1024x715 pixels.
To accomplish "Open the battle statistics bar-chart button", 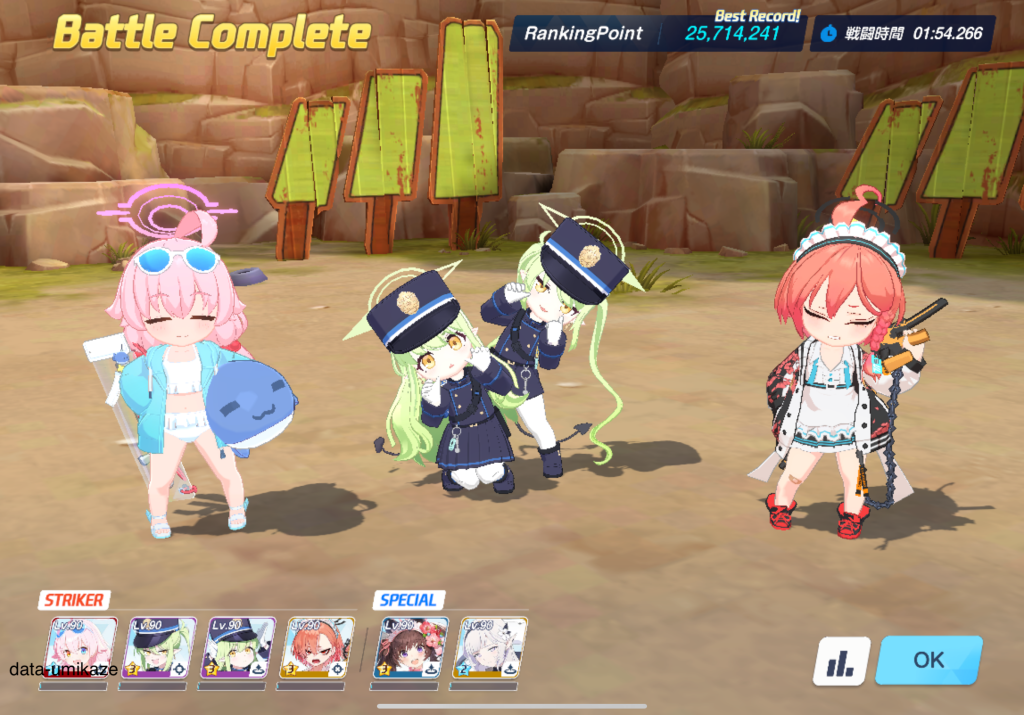I will pos(840,661).
